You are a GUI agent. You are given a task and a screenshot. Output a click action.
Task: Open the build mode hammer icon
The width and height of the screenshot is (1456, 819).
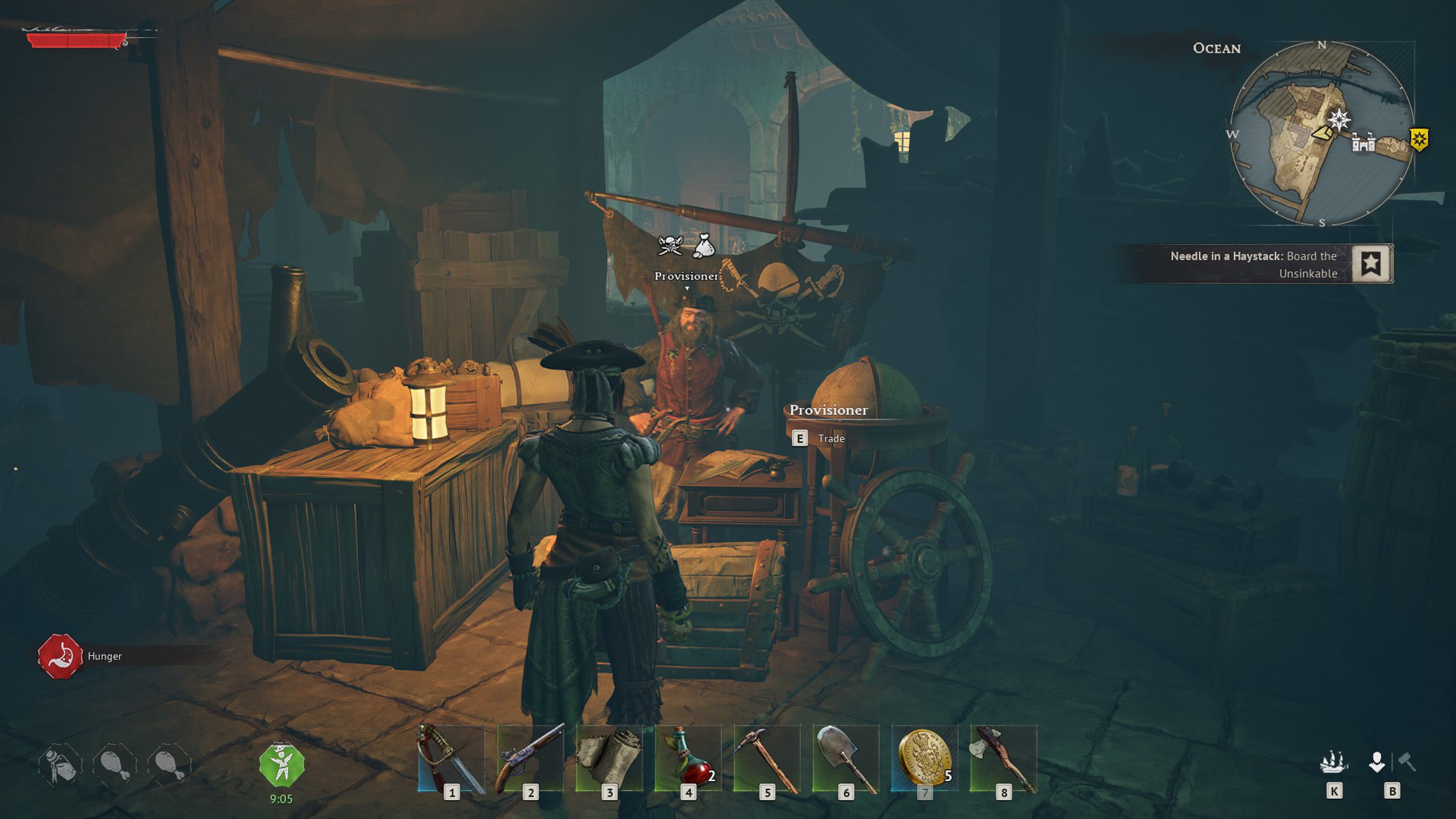click(1407, 762)
